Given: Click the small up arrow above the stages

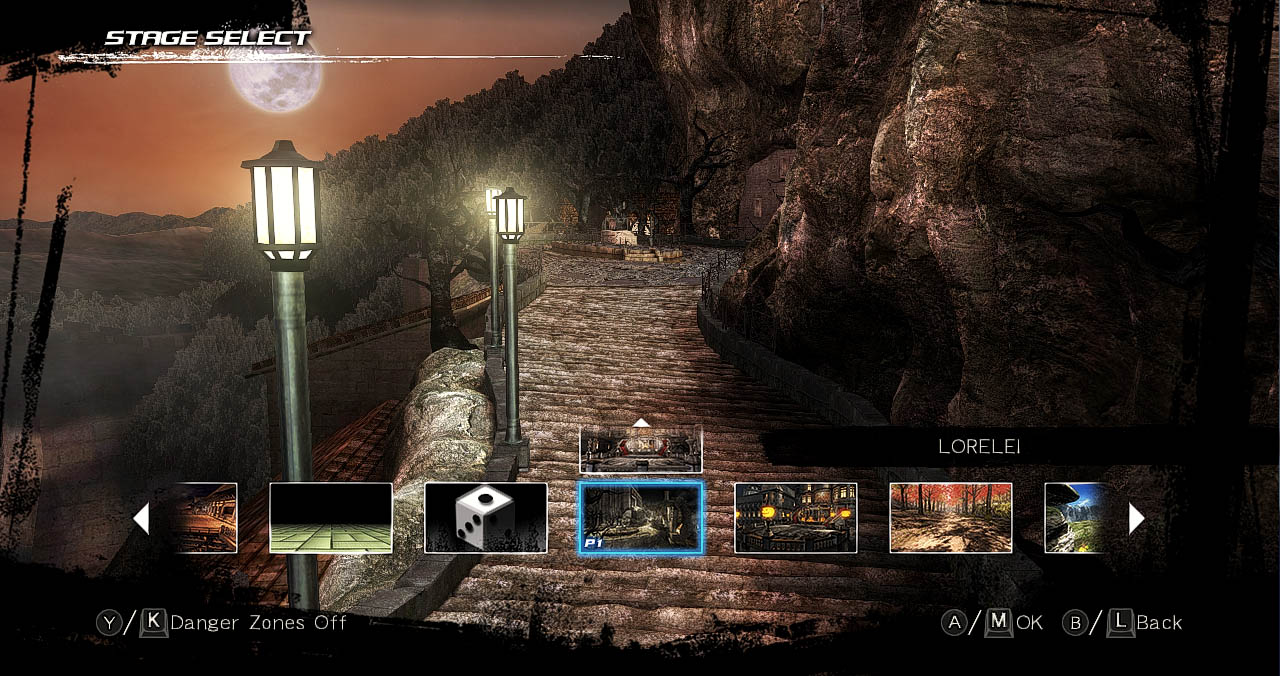Looking at the screenshot, I should pyautogui.click(x=641, y=422).
